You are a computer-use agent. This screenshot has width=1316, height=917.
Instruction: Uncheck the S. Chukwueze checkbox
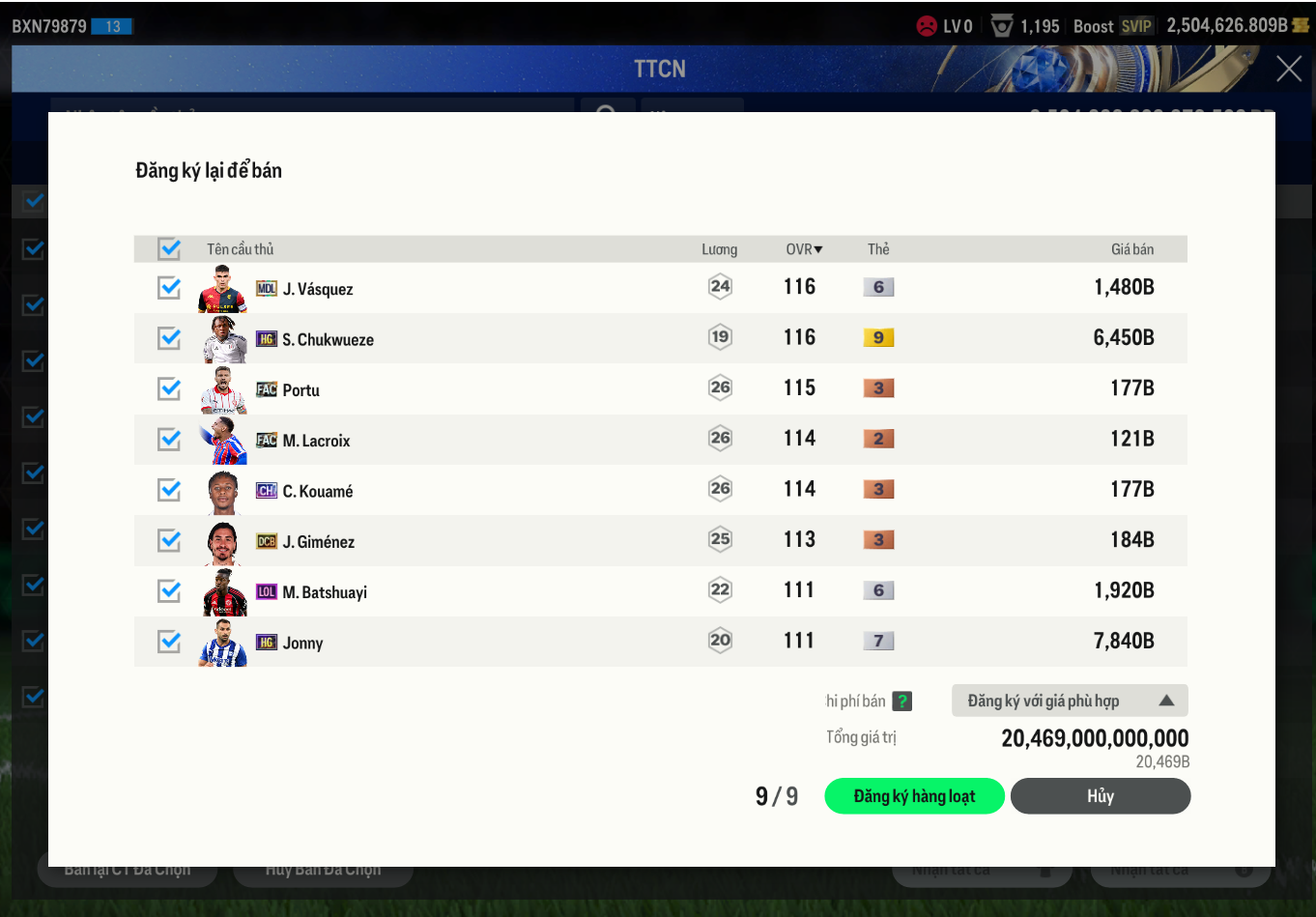click(169, 338)
